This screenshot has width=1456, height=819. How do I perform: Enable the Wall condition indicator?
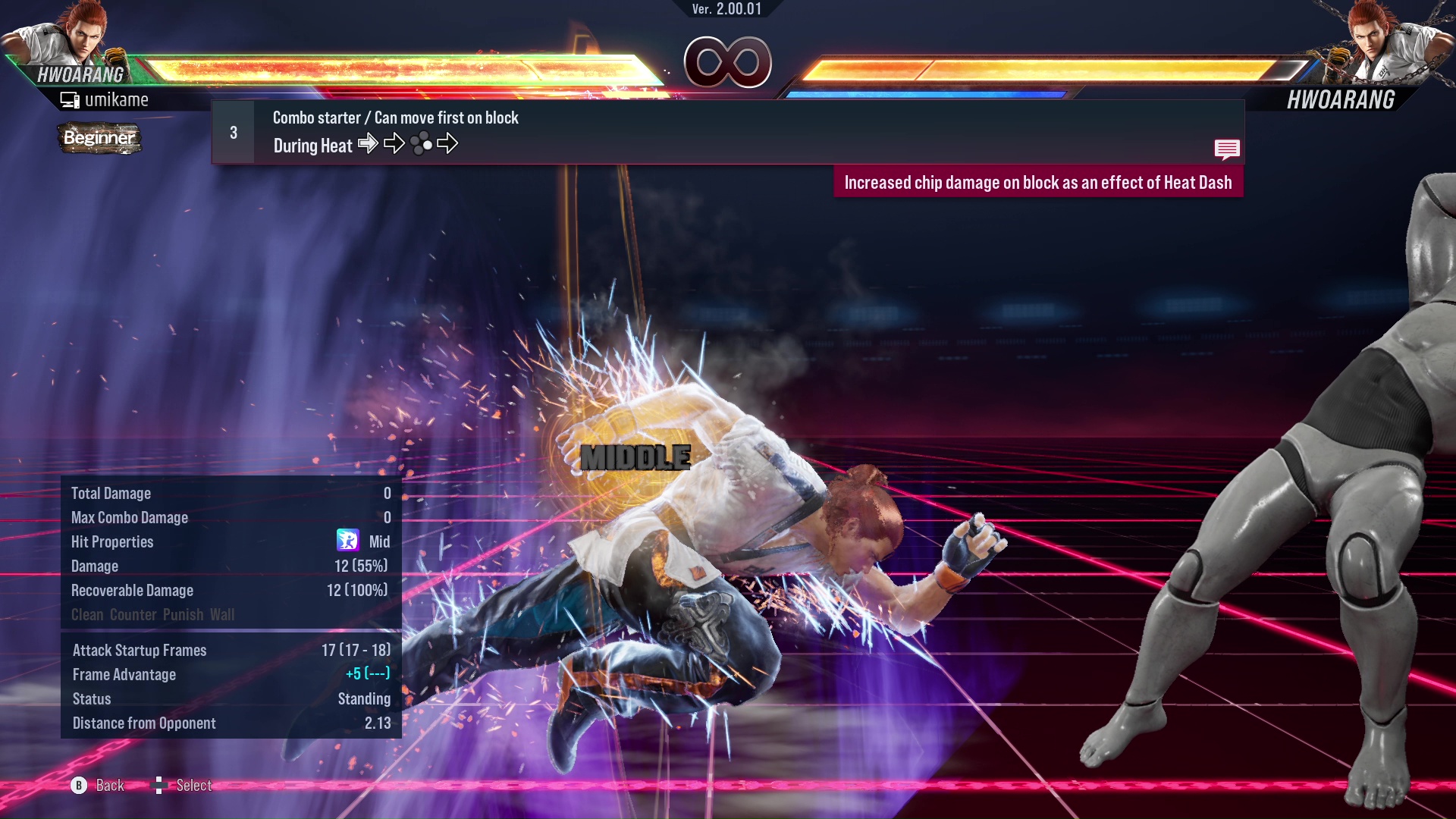[x=224, y=615]
